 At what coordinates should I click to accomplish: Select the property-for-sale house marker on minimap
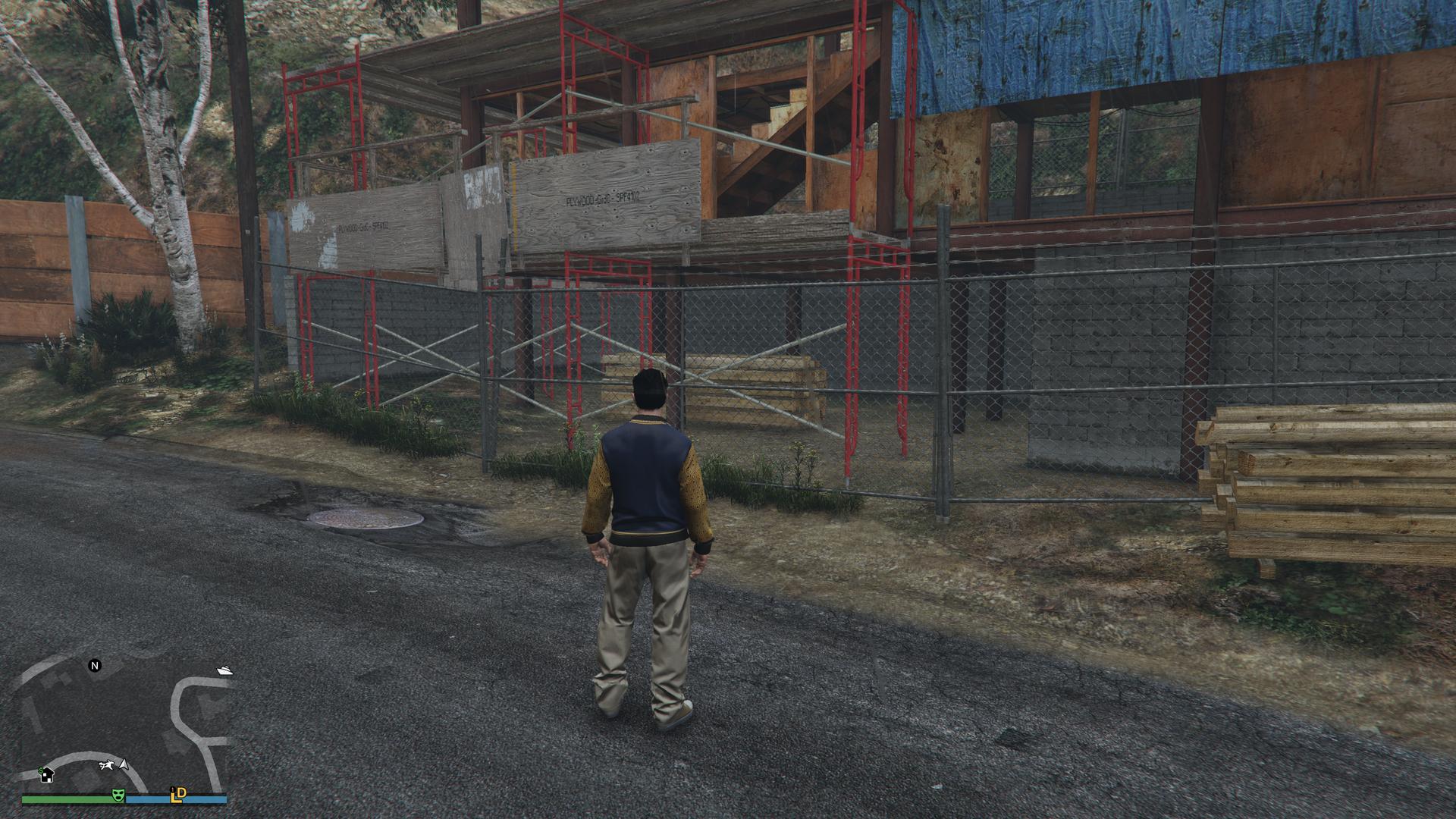(46, 774)
